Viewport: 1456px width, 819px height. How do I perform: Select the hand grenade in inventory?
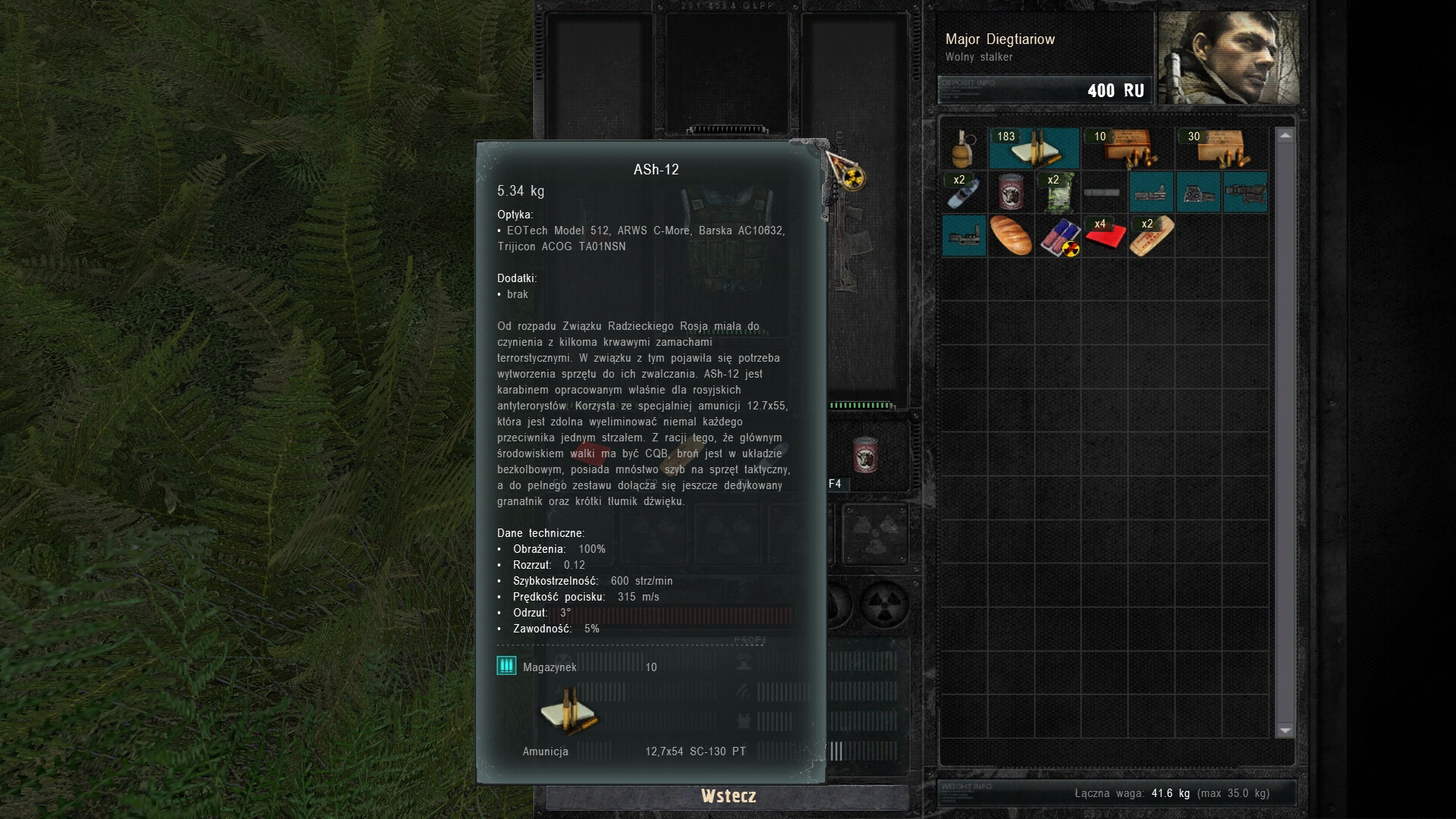coord(963,148)
